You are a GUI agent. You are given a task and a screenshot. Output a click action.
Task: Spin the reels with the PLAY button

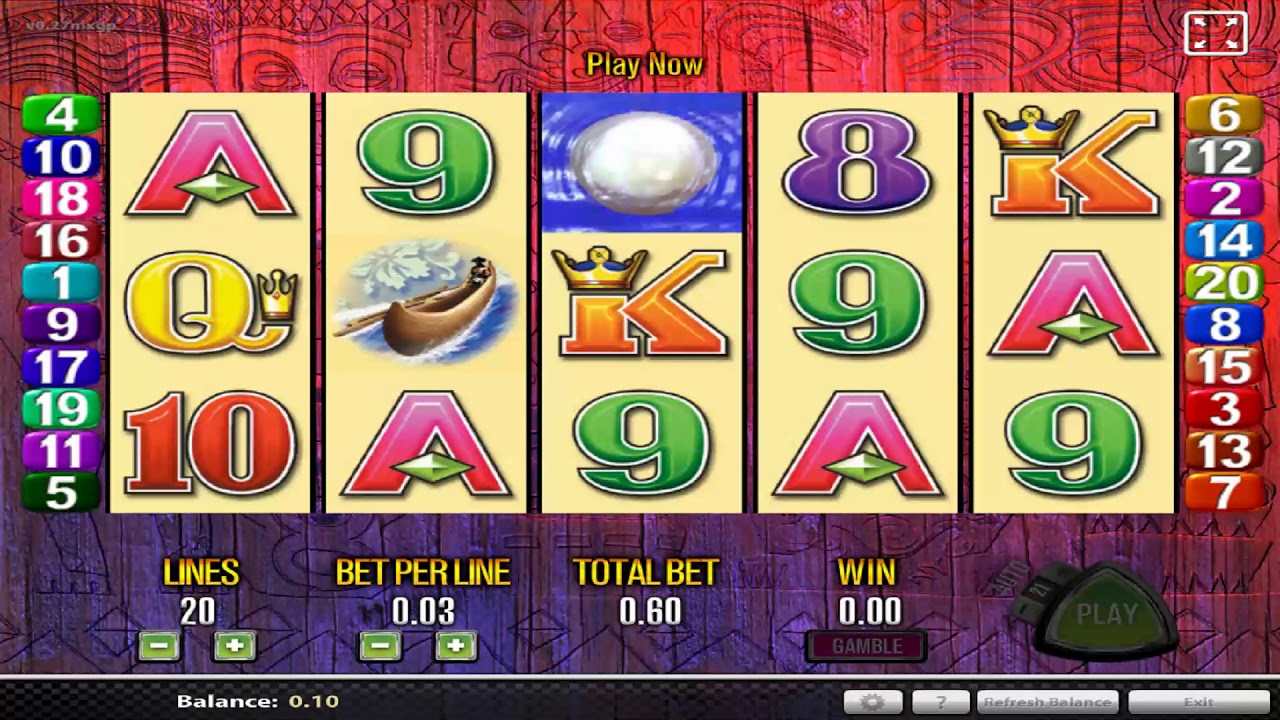click(x=1106, y=614)
